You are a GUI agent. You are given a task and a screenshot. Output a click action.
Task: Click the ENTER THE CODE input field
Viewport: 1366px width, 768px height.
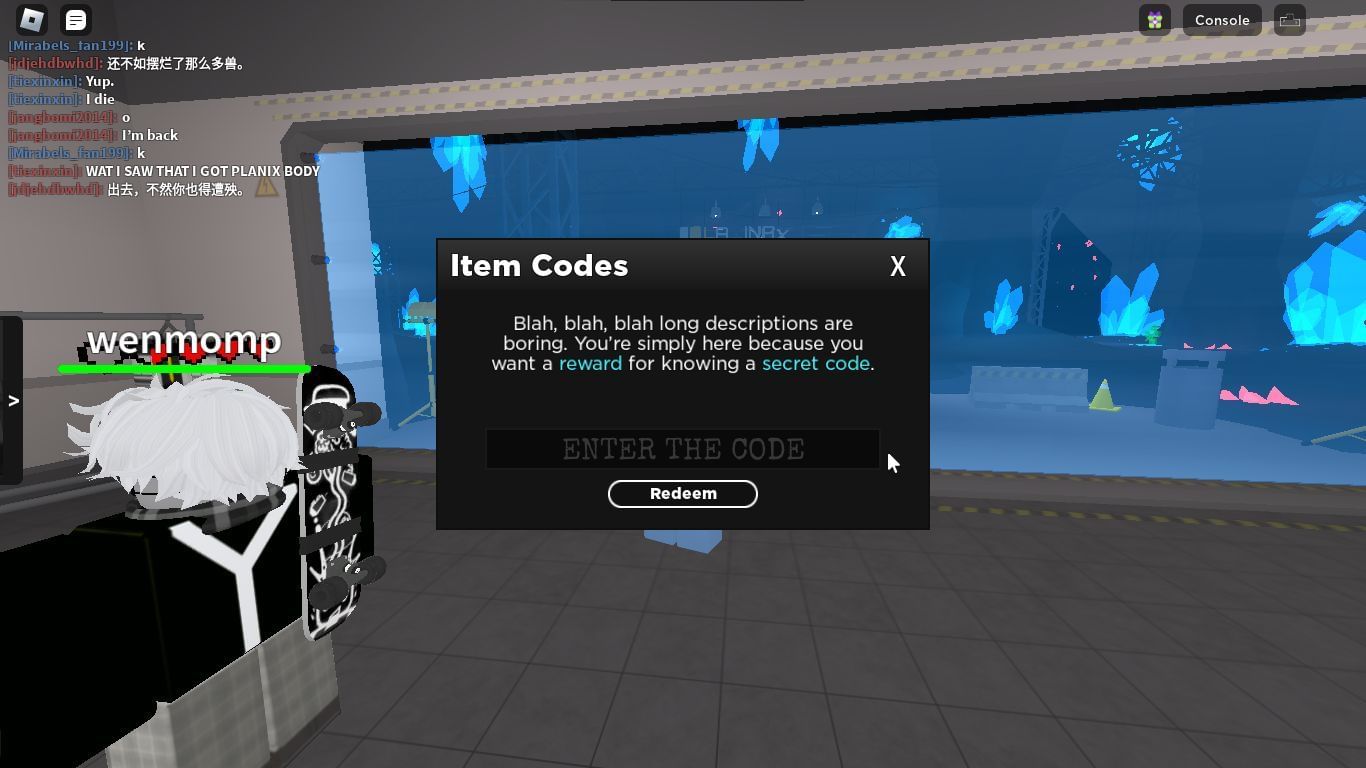click(x=683, y=449)
